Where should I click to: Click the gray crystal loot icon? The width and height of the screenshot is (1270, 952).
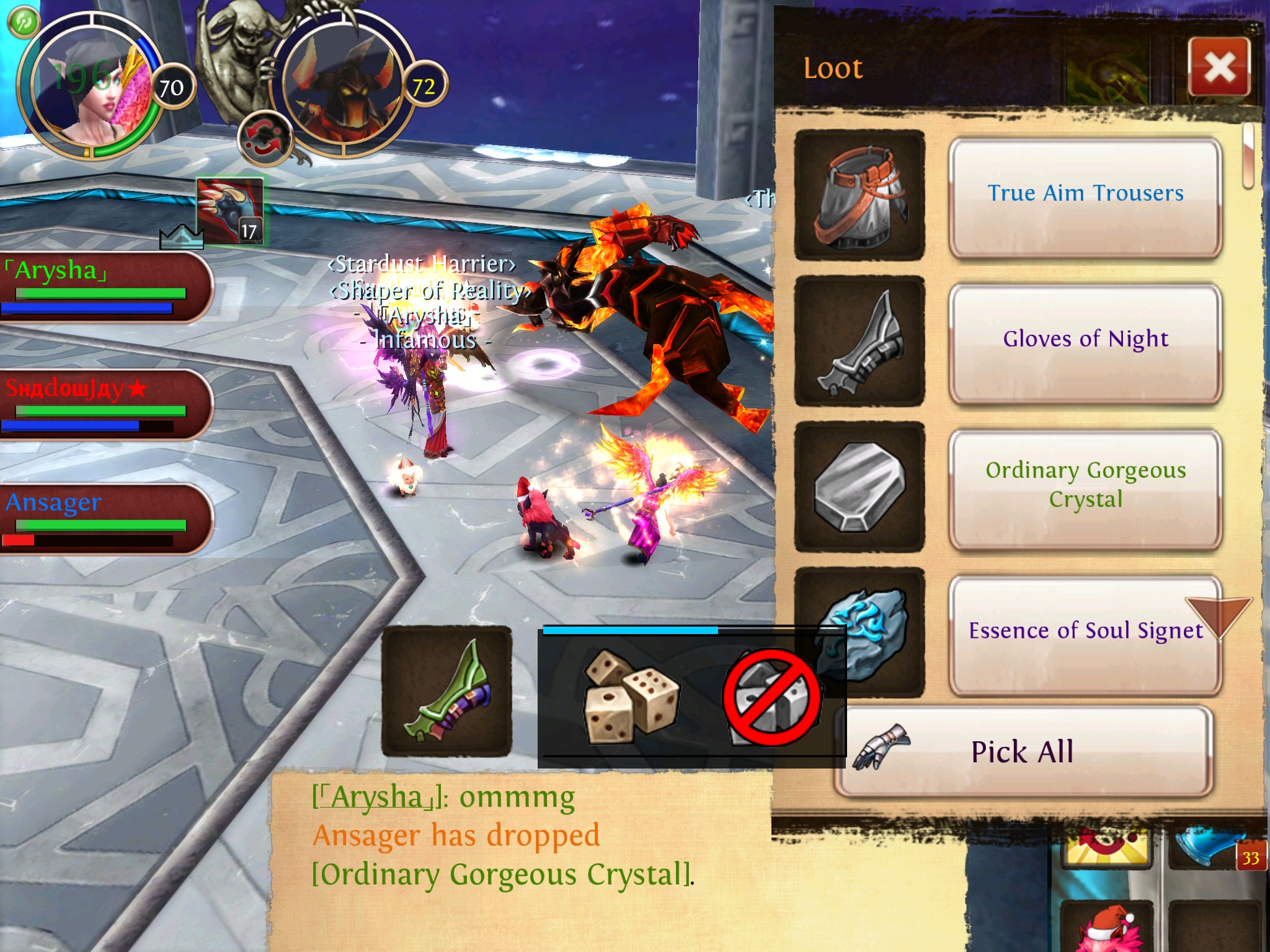click(859, 487)
